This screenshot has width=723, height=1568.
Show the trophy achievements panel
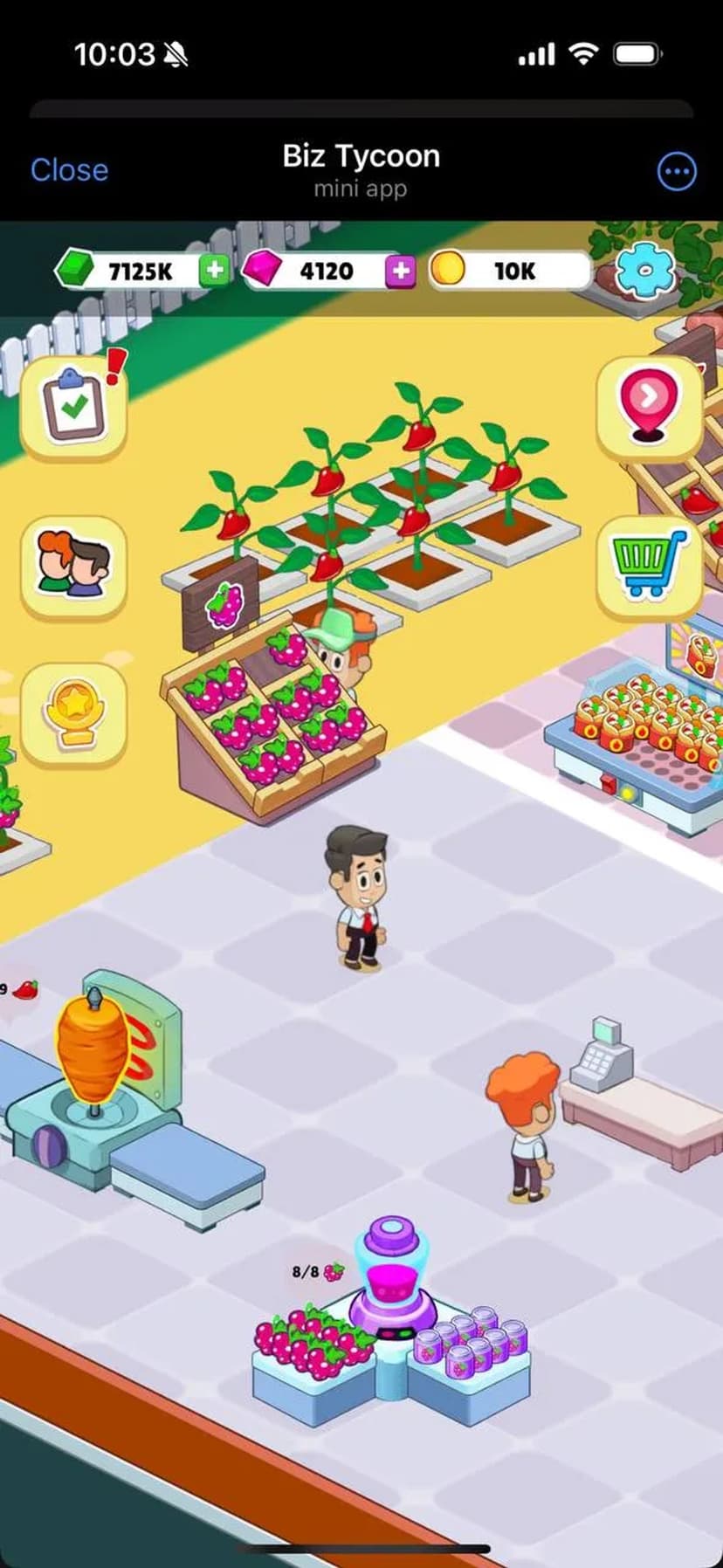click(x=74, y=712)
